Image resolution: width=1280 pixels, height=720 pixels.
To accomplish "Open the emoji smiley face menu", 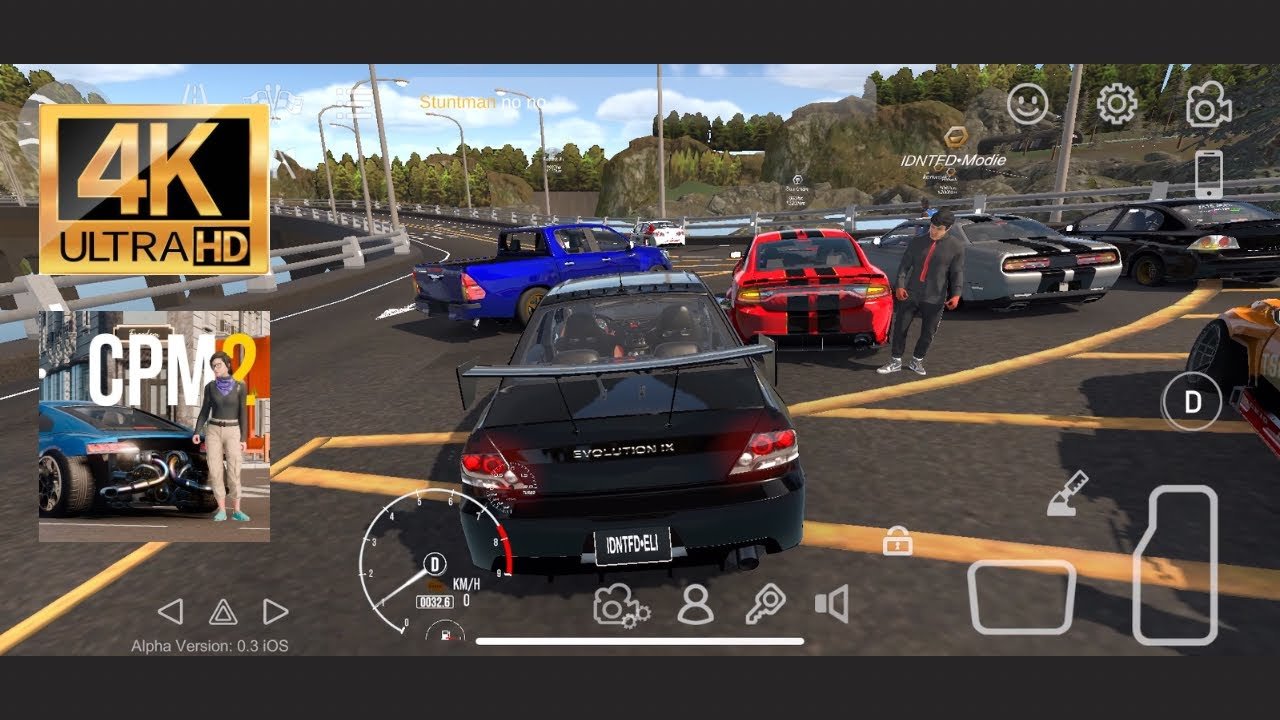I will [x=1027, y=104].
